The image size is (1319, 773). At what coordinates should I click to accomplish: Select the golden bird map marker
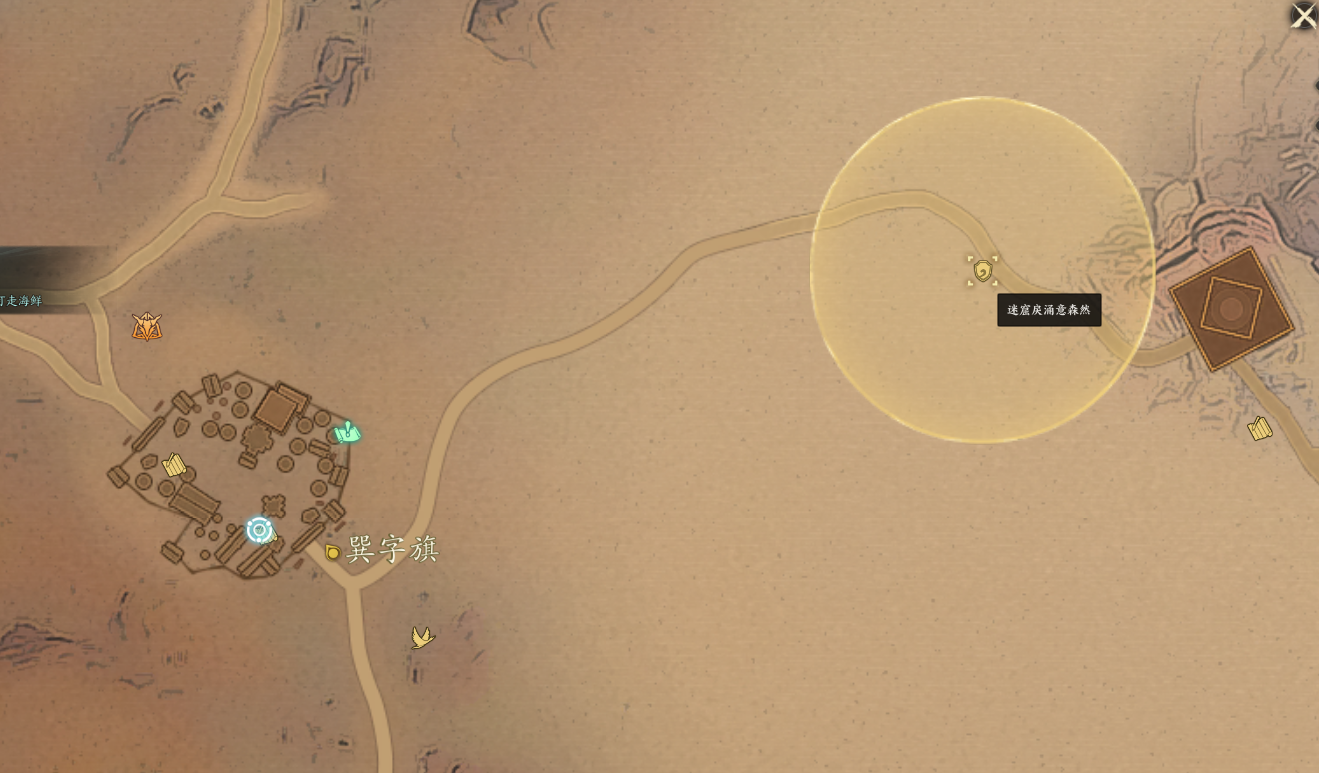tap(423, 637)
